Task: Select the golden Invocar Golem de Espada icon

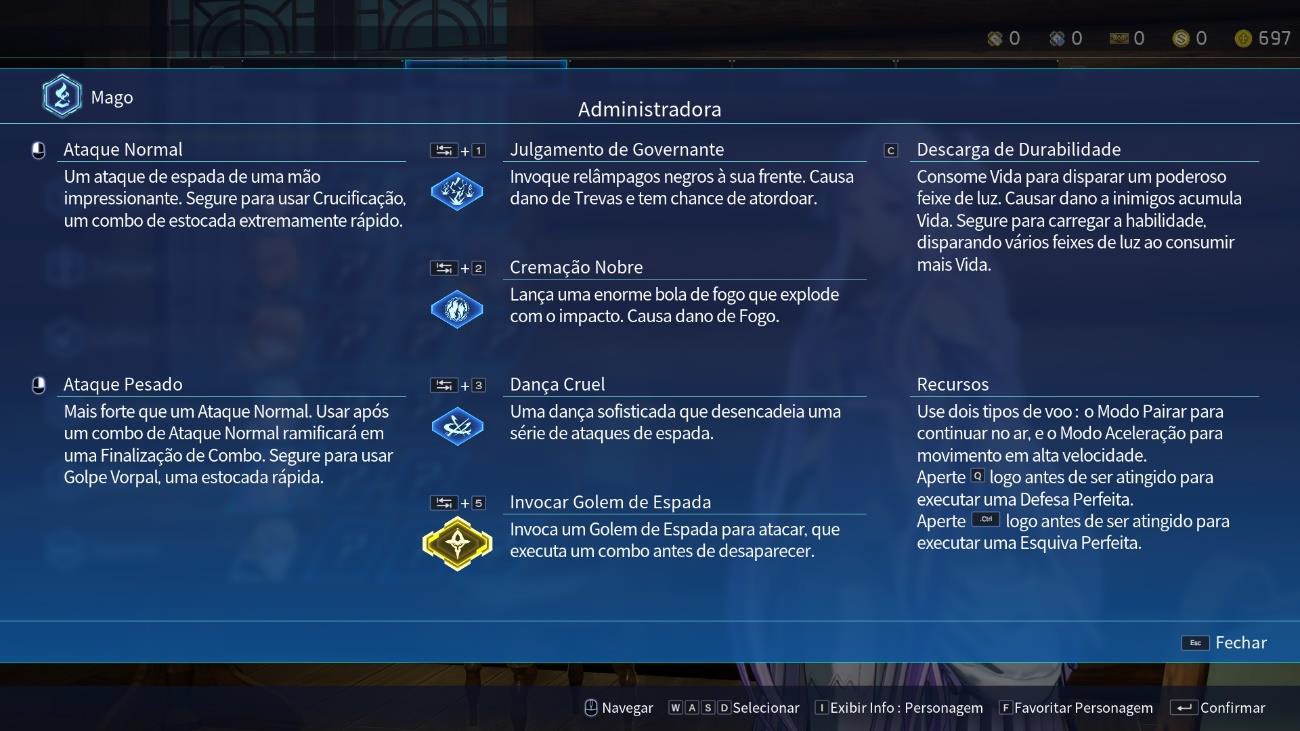Action: (457, 544)
